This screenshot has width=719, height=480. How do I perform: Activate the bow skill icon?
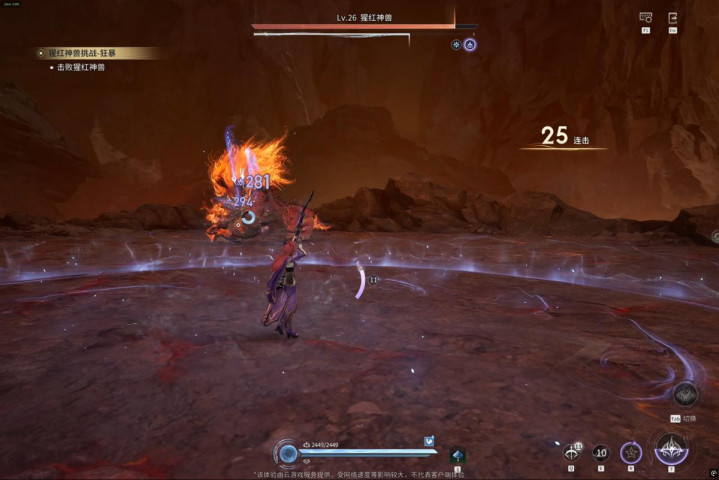coord(572,452)
